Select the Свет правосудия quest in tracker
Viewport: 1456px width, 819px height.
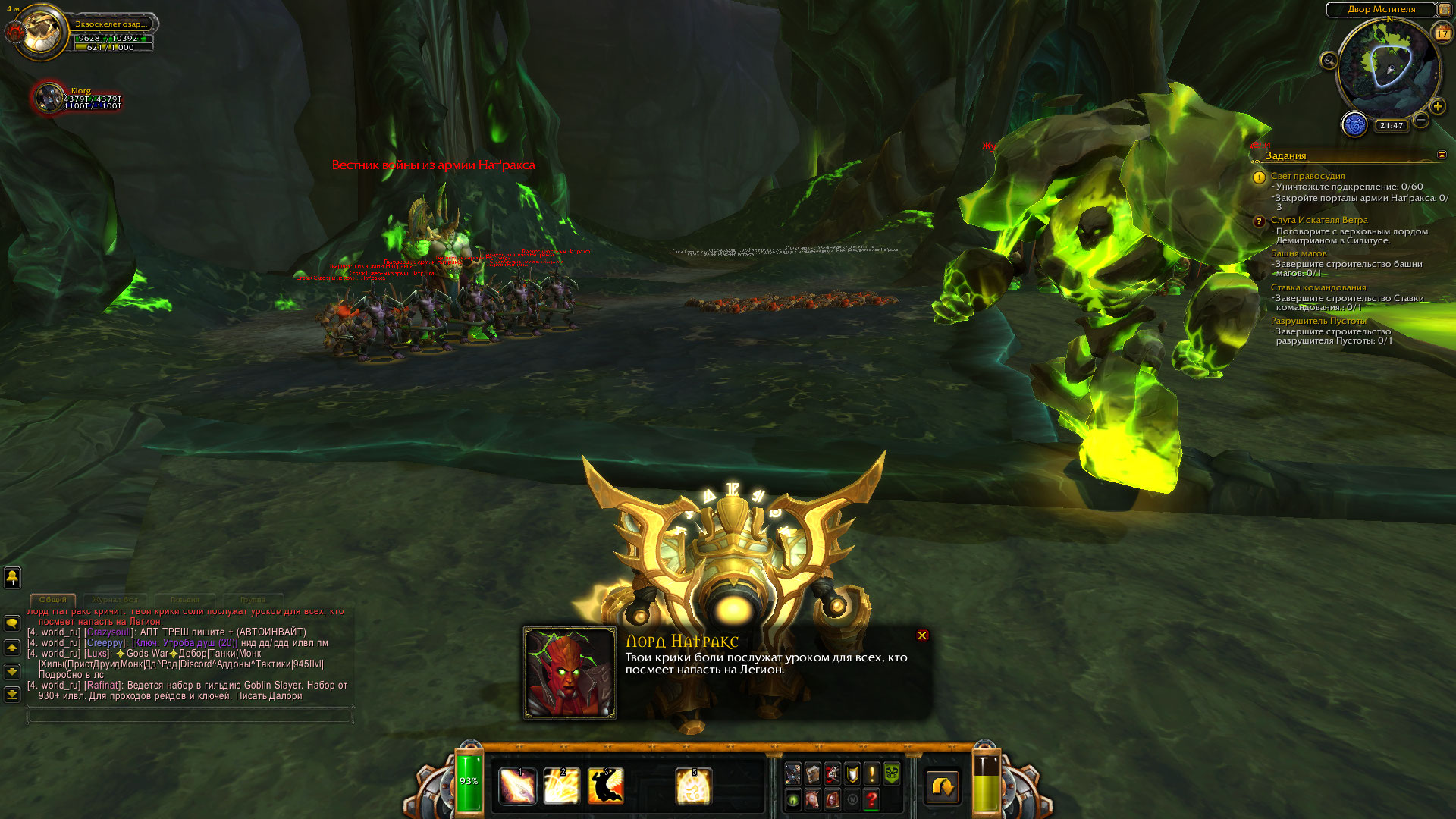tap(1307, 176)
